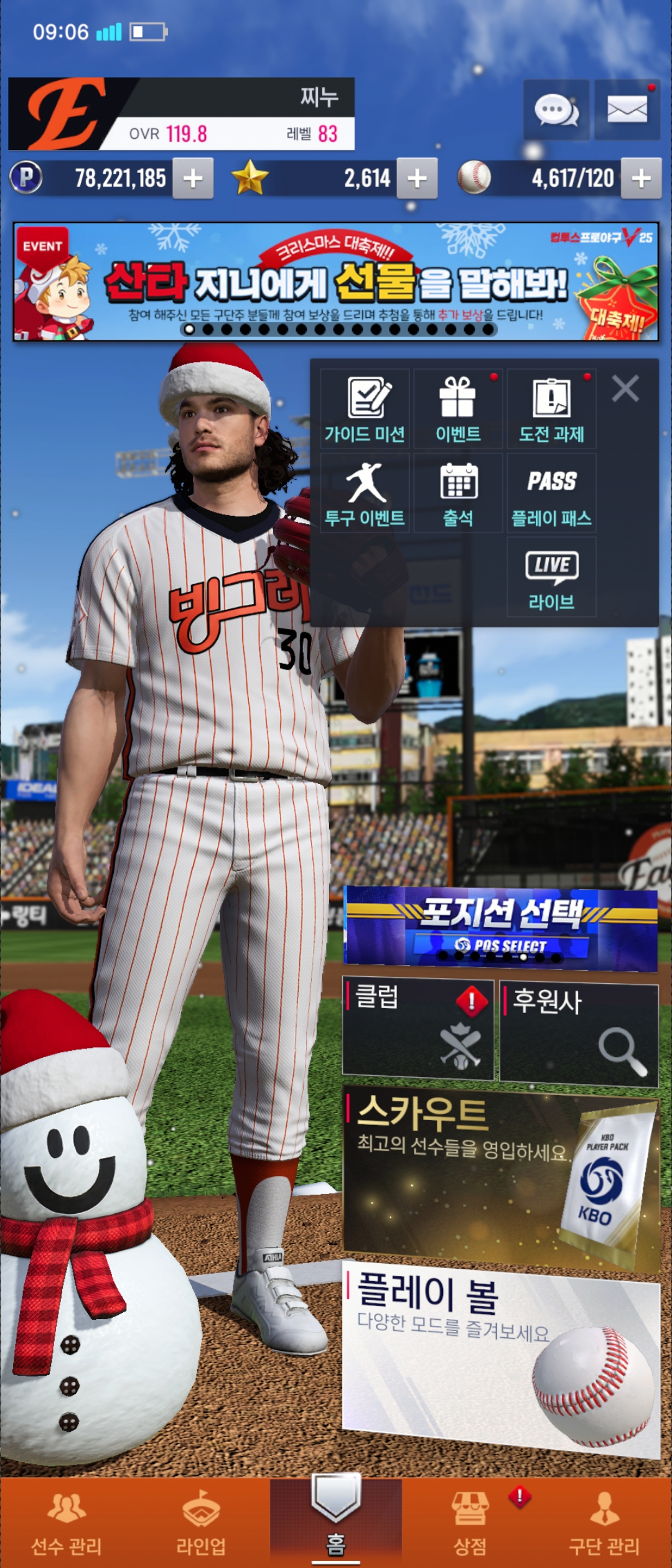Open 가이드 미션 guide missions
This screenshot has width=672, height=1568.
[x=365, y=409]
